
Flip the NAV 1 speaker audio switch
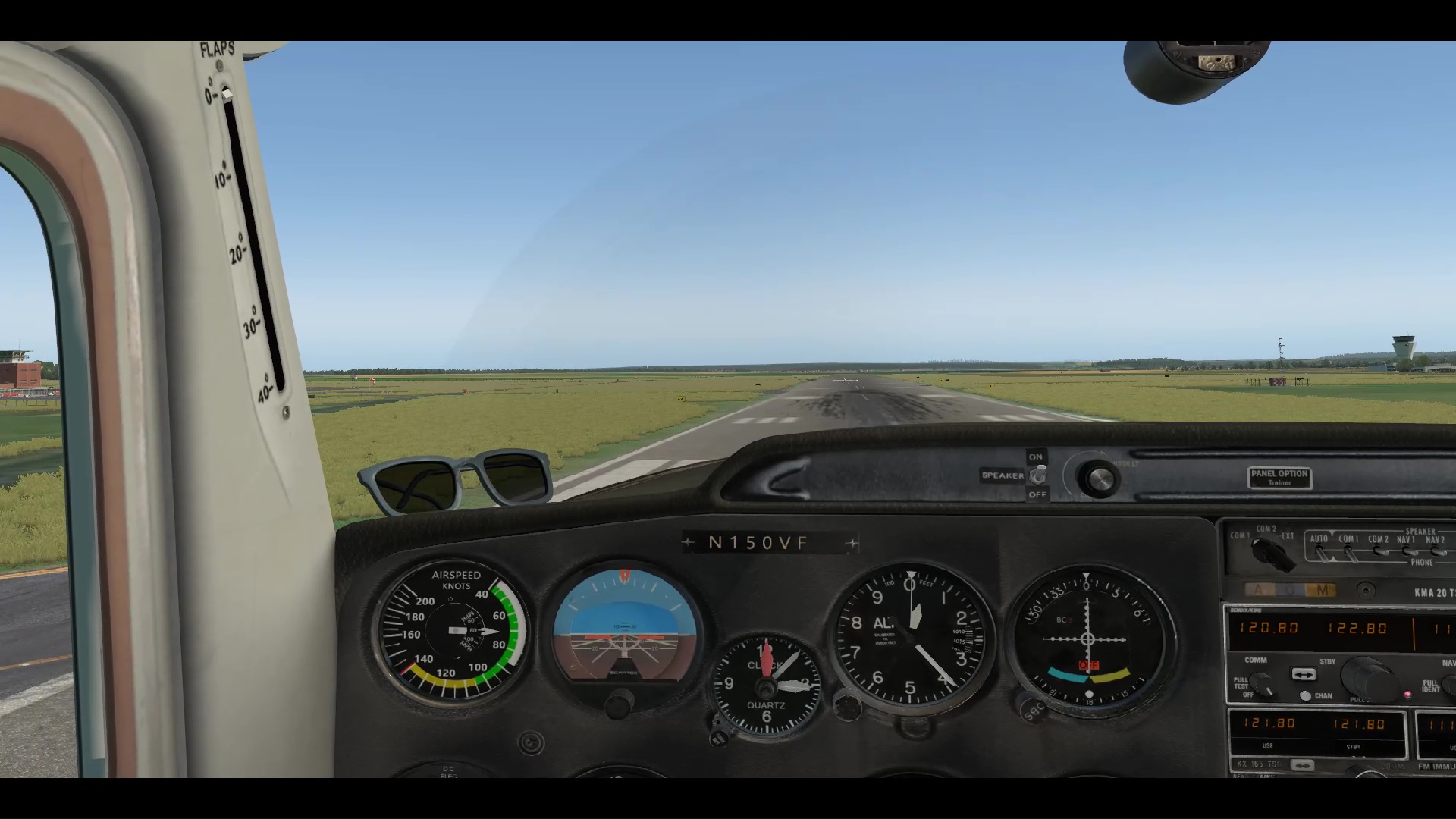(1408, 552)
